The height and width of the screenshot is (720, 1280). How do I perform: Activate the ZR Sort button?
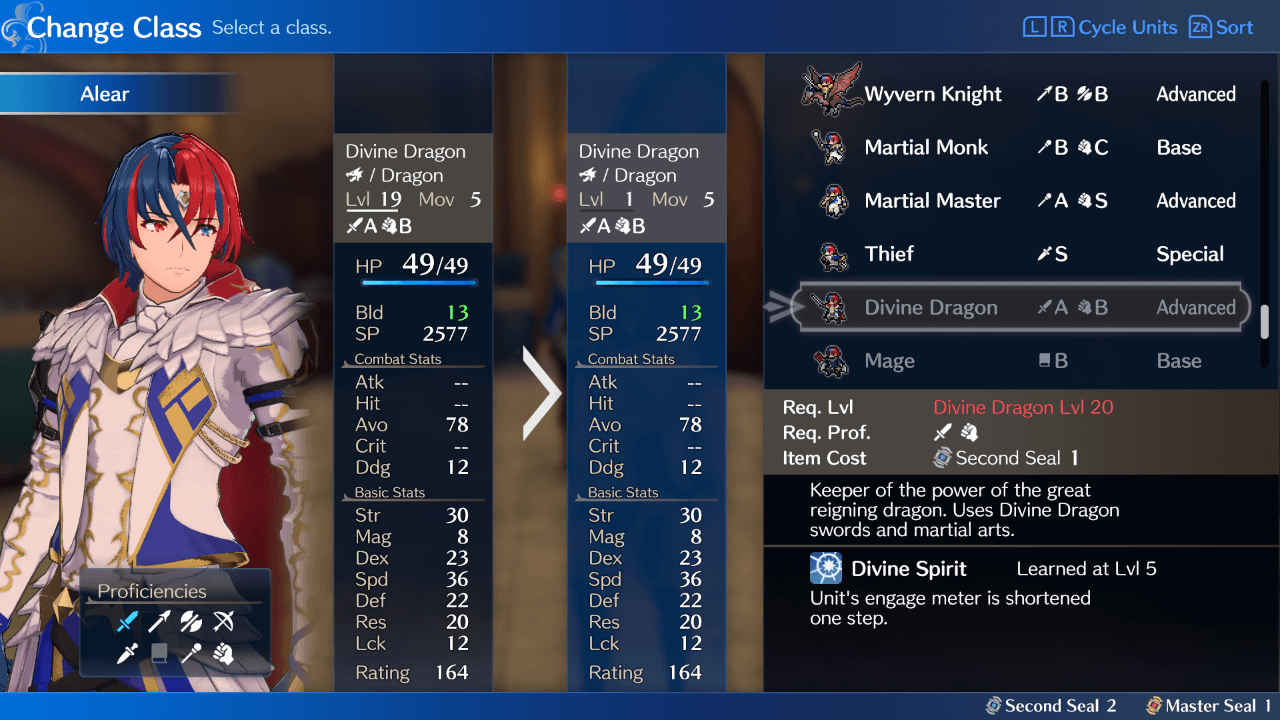pyautogui.click(x=1220, y=27)
